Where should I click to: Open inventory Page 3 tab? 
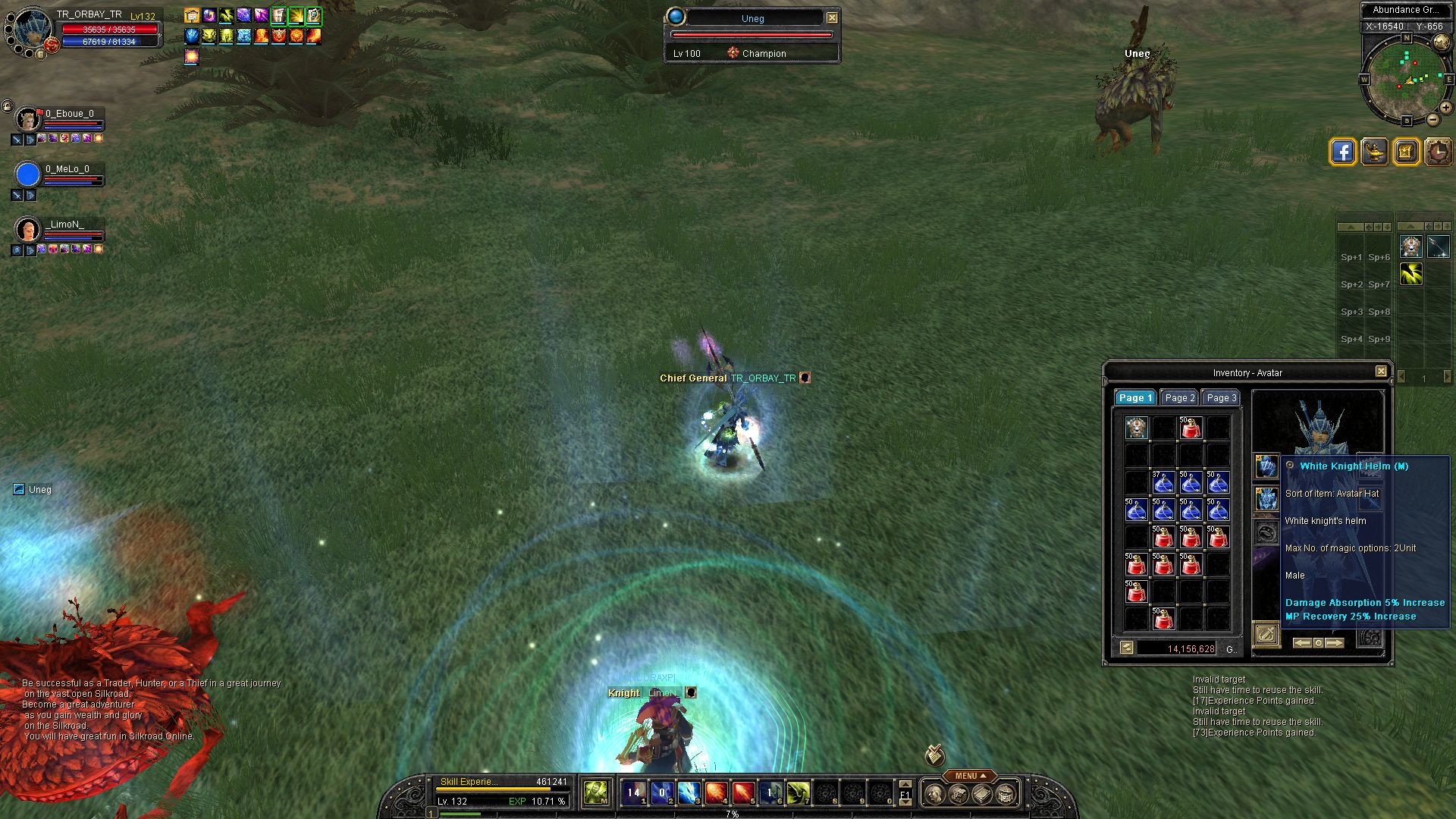pos(1221,398)
